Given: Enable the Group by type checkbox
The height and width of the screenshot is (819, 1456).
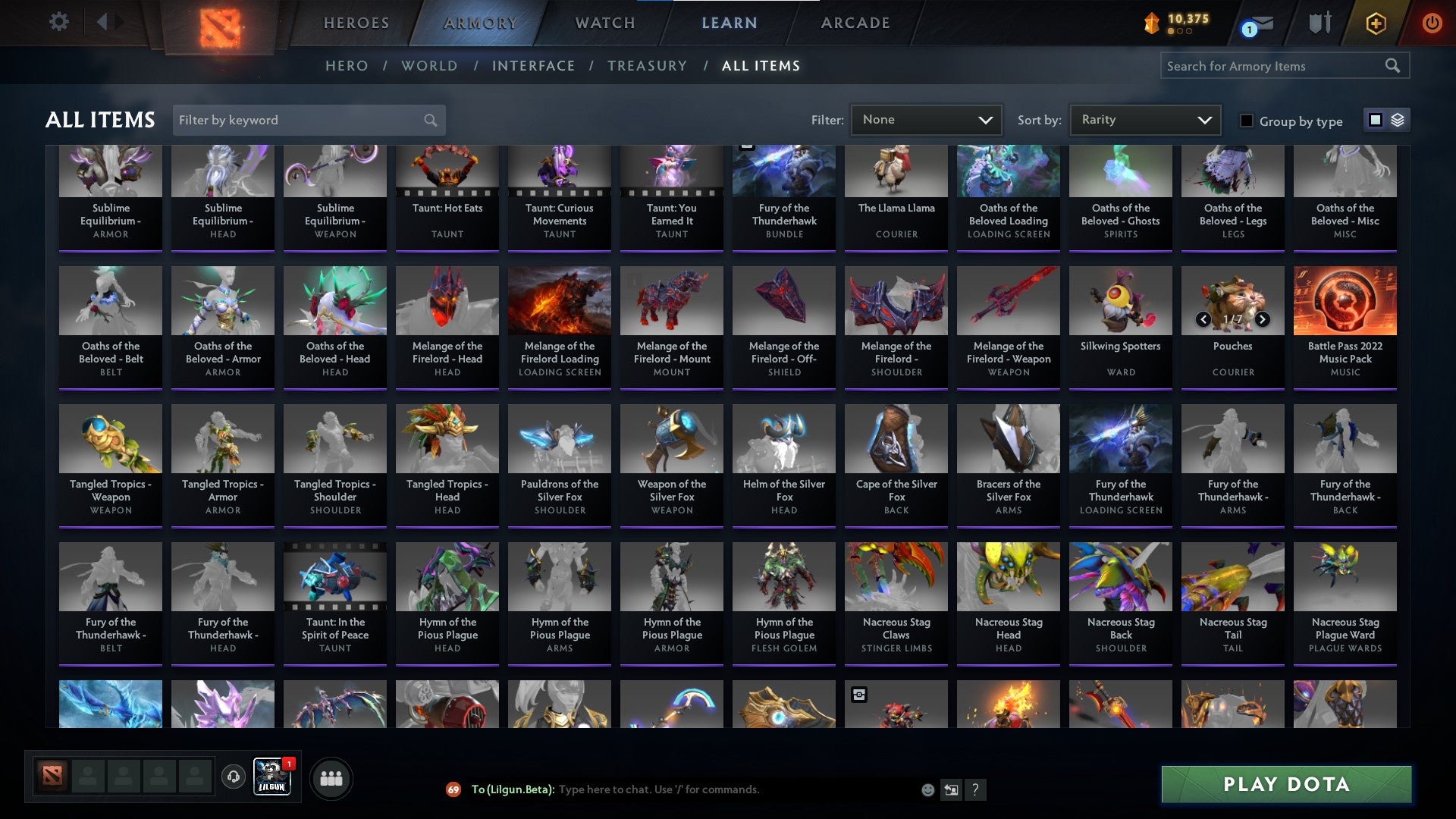Looking at the screenshot, I should (x=1246, y=121).
